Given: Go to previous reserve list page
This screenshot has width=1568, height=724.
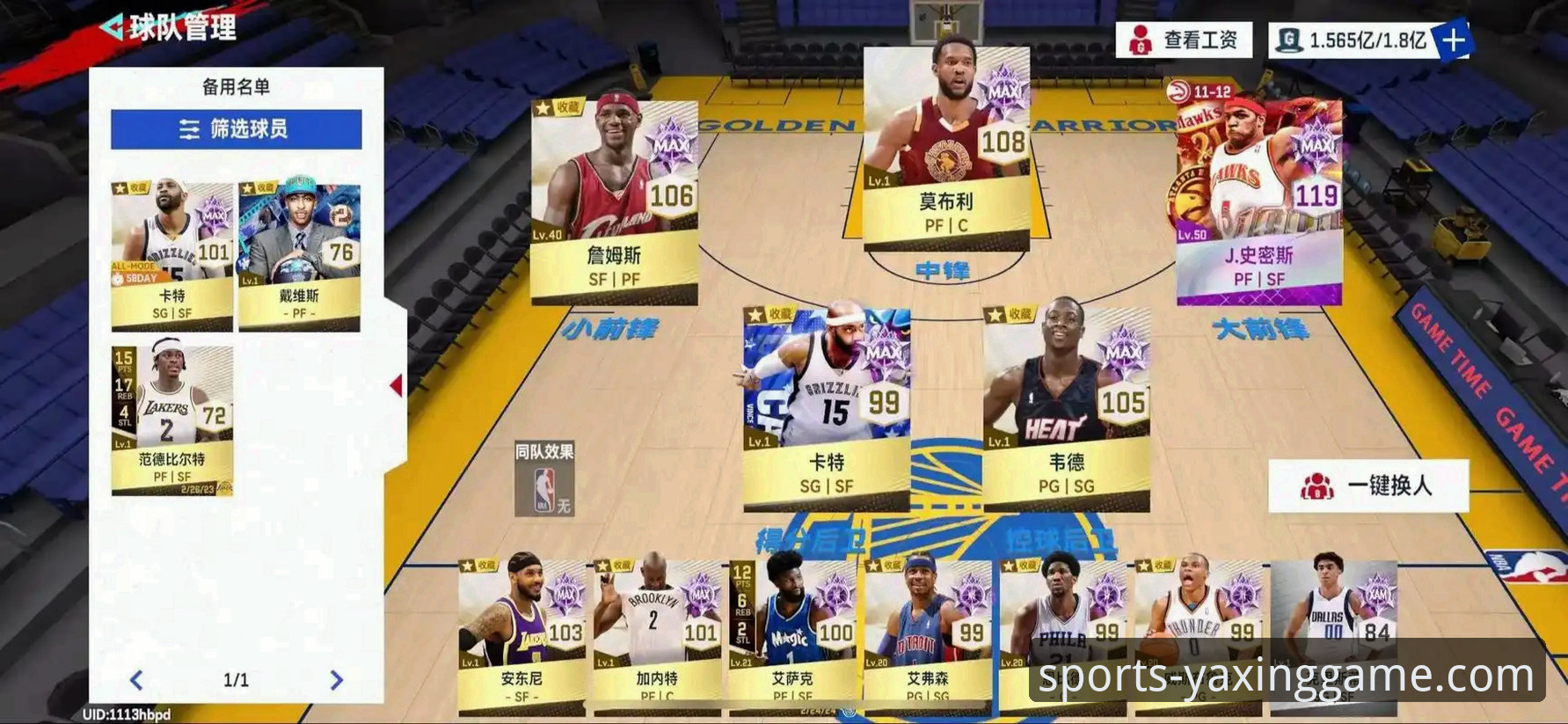Looking at the screenshot, I should [136, 680].
